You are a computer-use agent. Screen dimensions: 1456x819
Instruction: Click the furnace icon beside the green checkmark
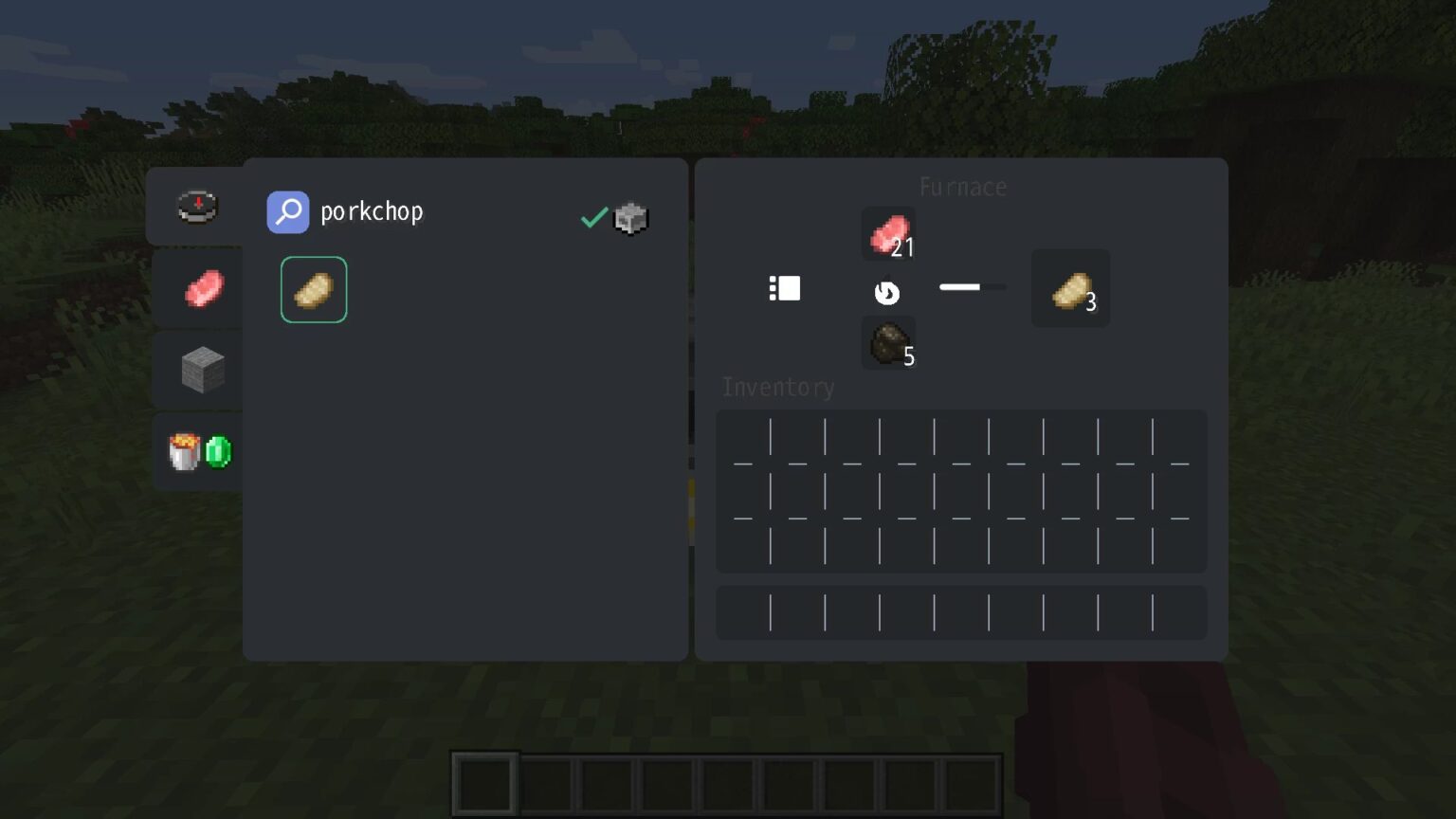pos(631,218)
